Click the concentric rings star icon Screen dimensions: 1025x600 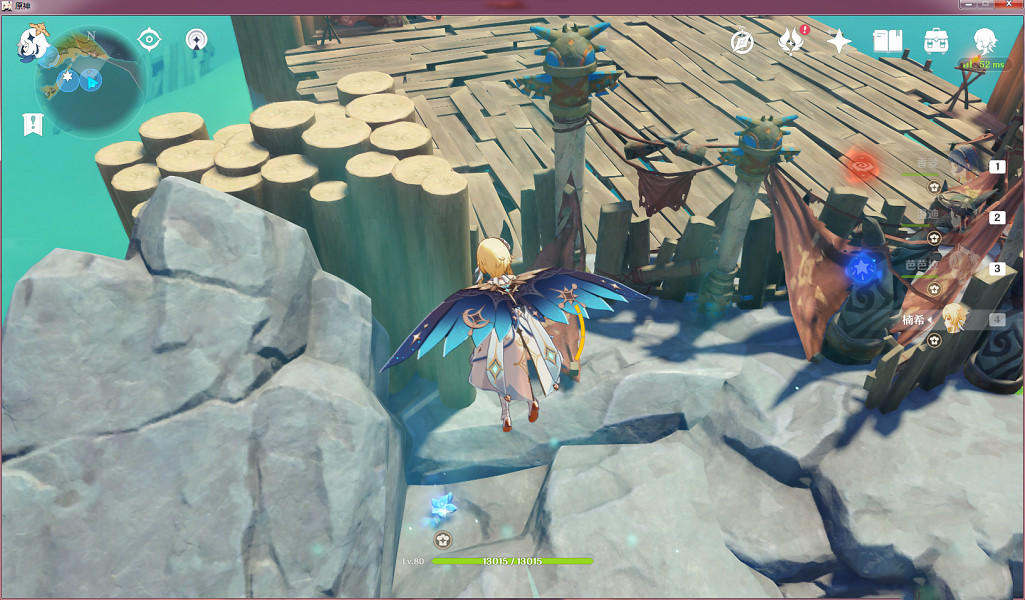(197, 40)
